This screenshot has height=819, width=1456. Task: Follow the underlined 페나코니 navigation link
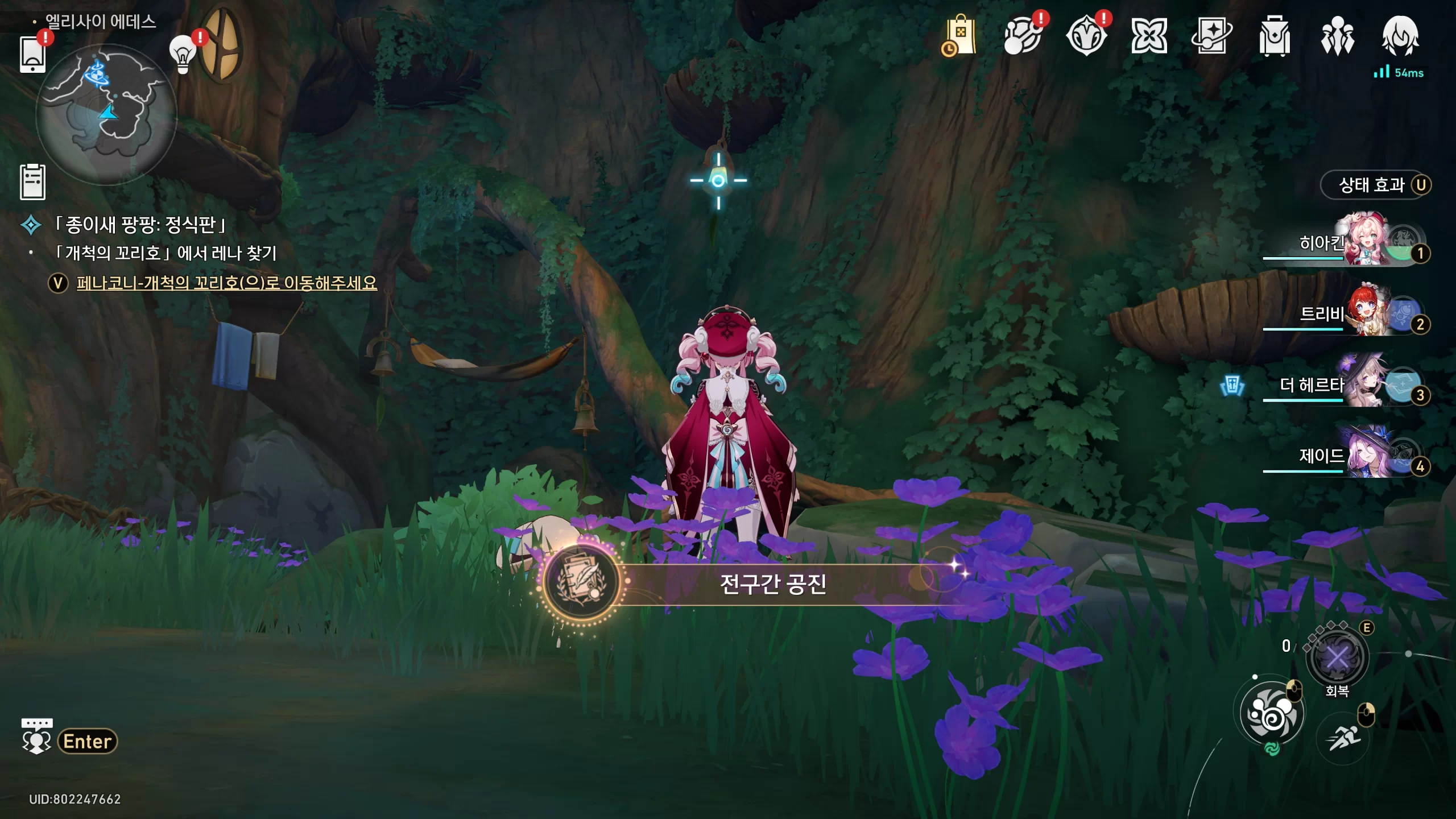(226, 283)
